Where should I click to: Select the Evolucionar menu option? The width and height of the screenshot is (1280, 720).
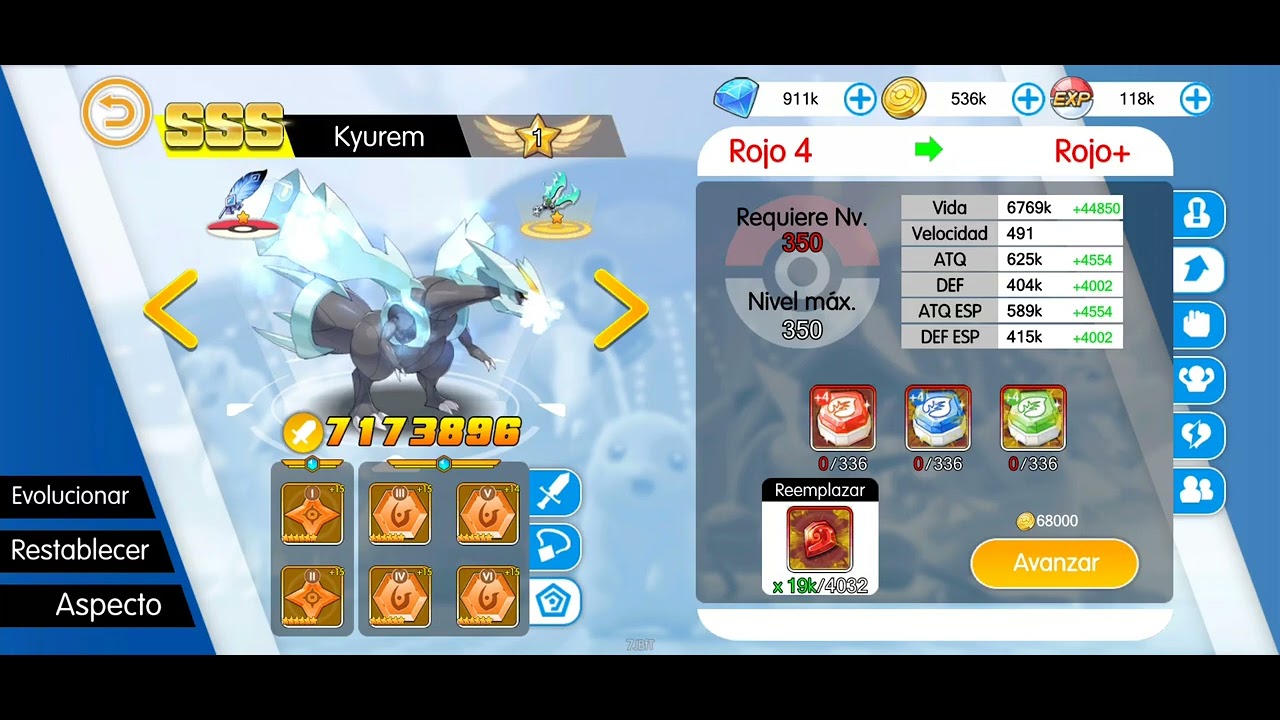(69, 496)
